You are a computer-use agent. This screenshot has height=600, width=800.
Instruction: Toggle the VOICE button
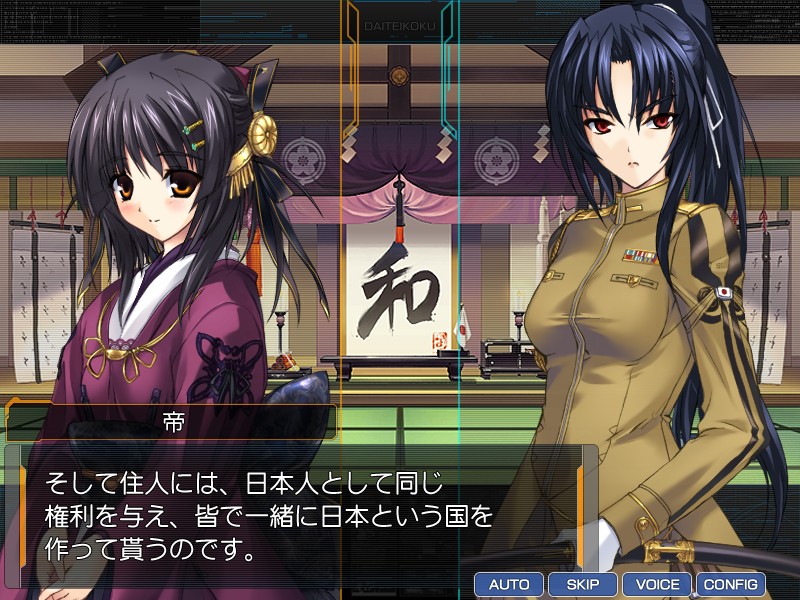[x=657, y=584]
